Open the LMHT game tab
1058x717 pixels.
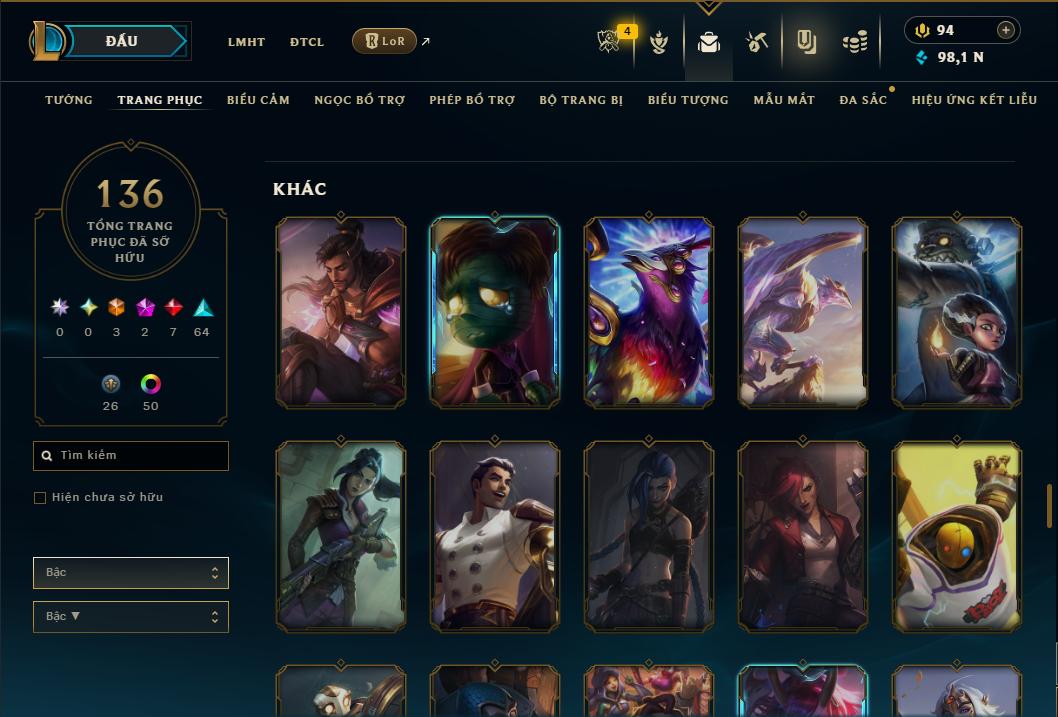[x=246, y=42]
